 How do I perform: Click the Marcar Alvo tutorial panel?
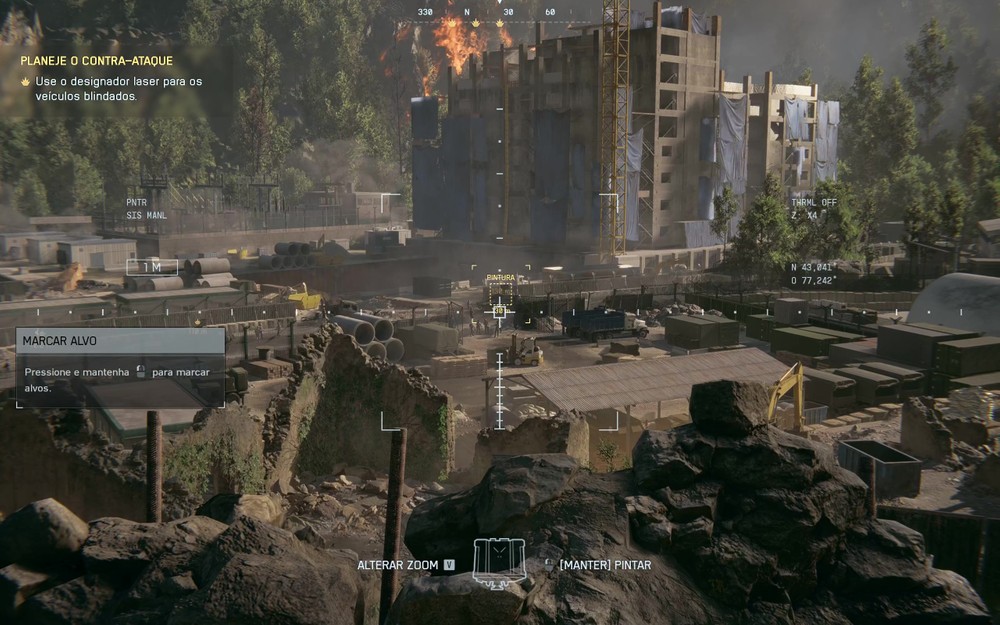(120, 367)
